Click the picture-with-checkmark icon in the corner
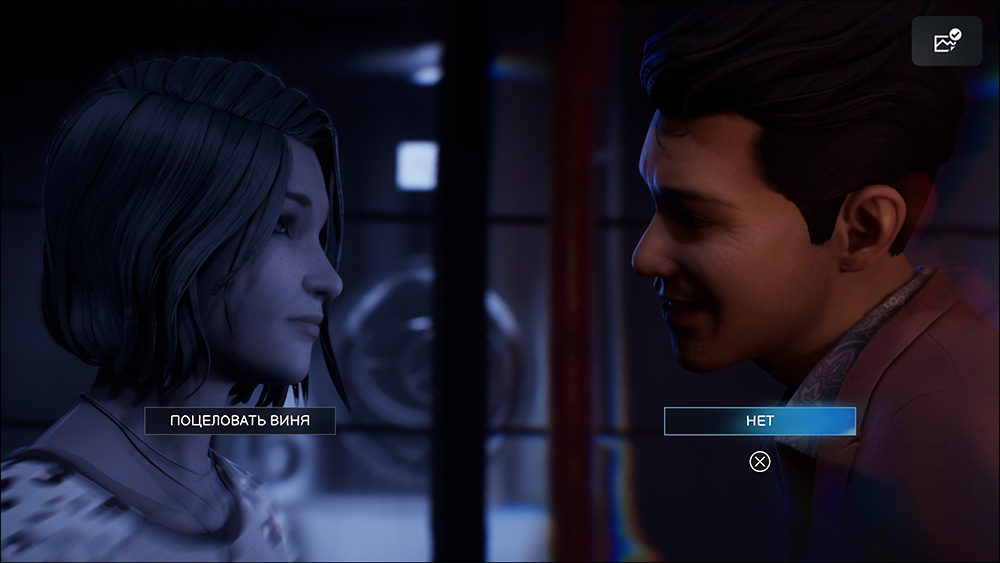This screenshot has height=563, width=1000. (x=946, y=41)
